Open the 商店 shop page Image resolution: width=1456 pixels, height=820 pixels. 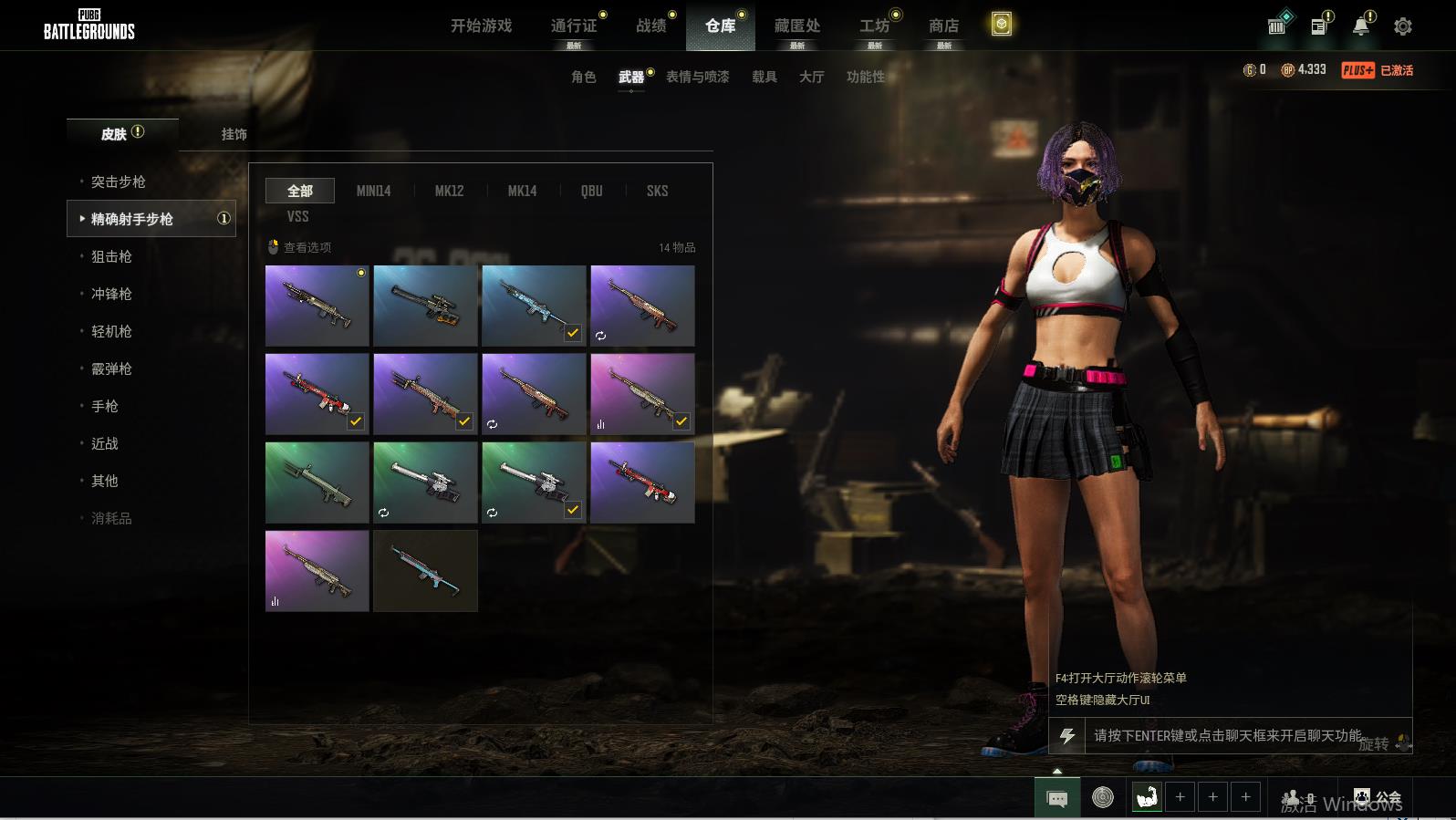click(x=943, y=26)
